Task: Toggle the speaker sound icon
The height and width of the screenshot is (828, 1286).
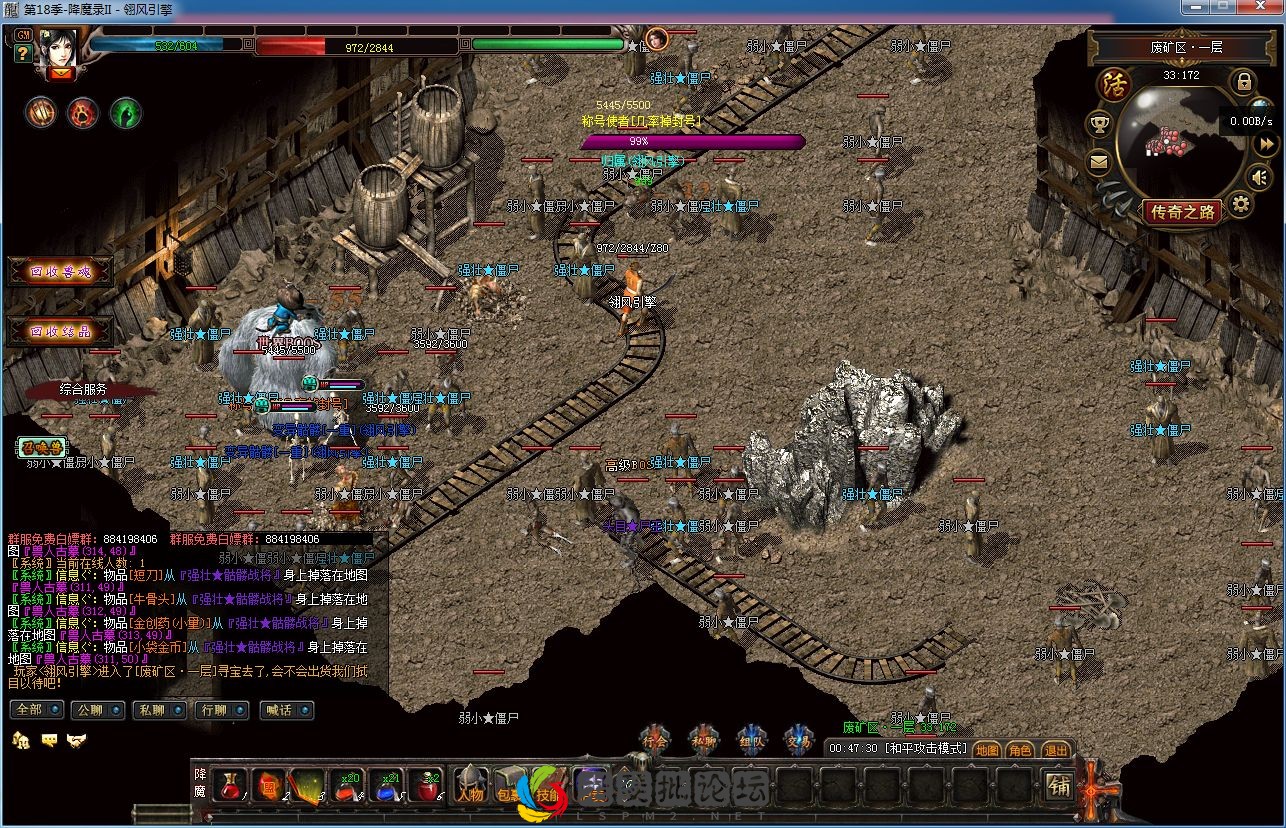Action: pos(1261,177)
